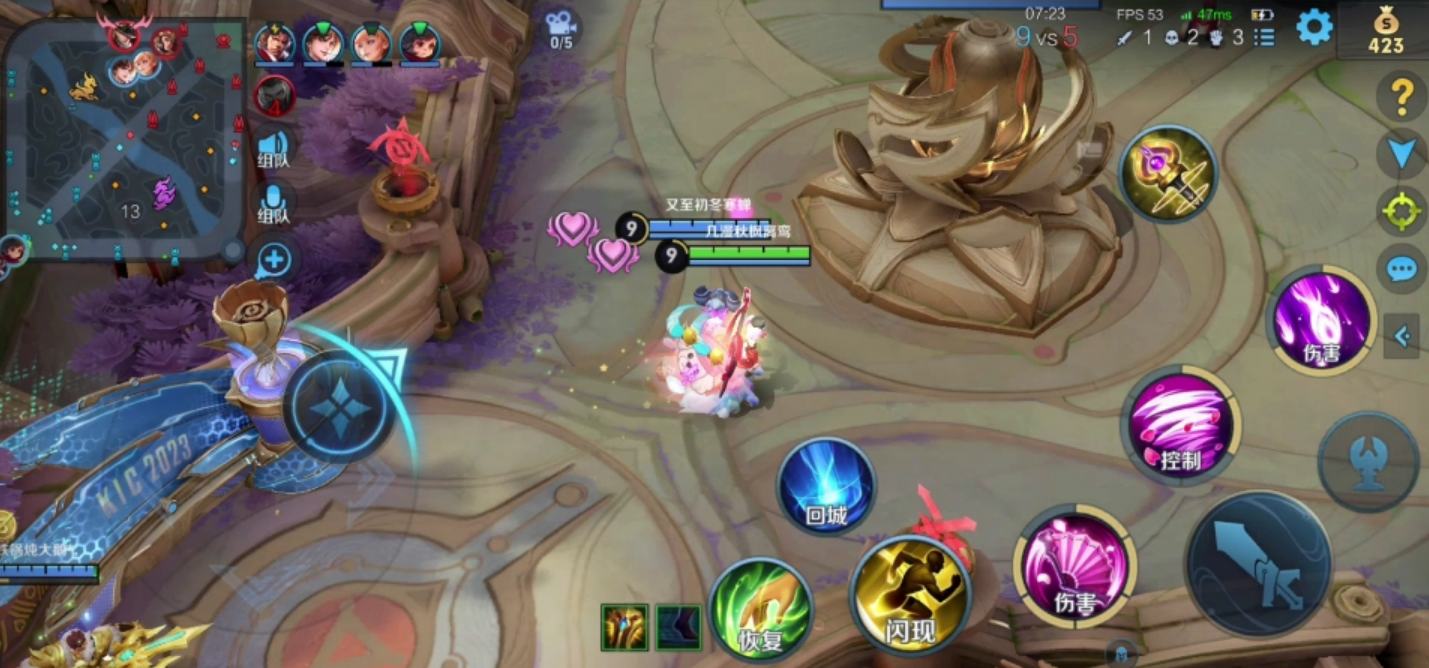Tap the minimap
Screen dimensions: 1429x668
125,140
